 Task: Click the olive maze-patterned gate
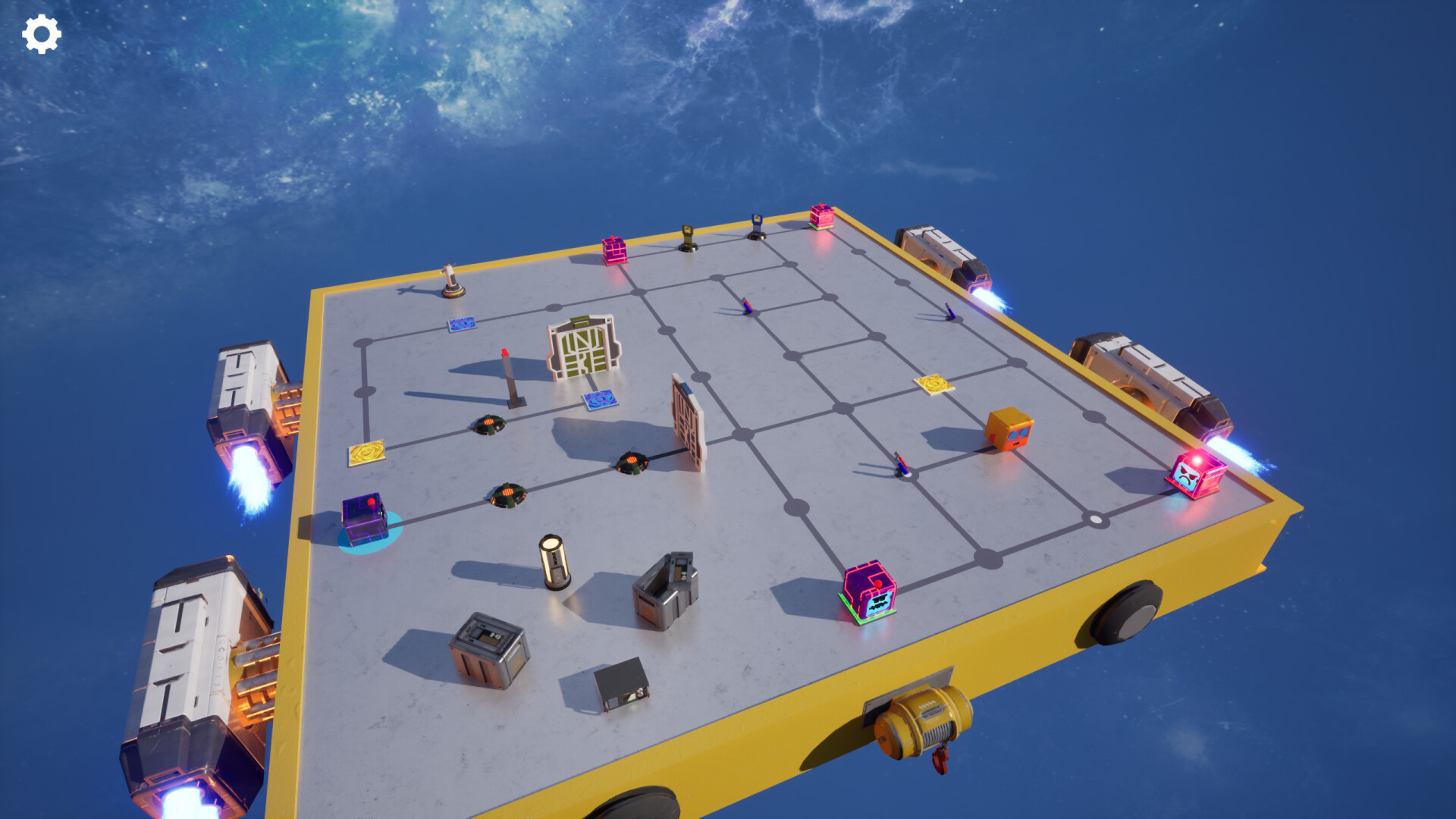point(584,353)
